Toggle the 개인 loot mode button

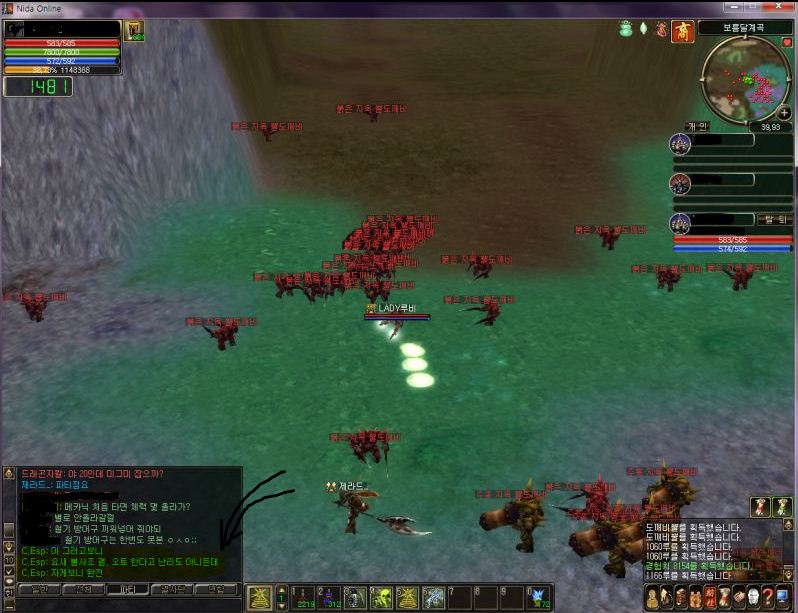(x=697, y=127)
